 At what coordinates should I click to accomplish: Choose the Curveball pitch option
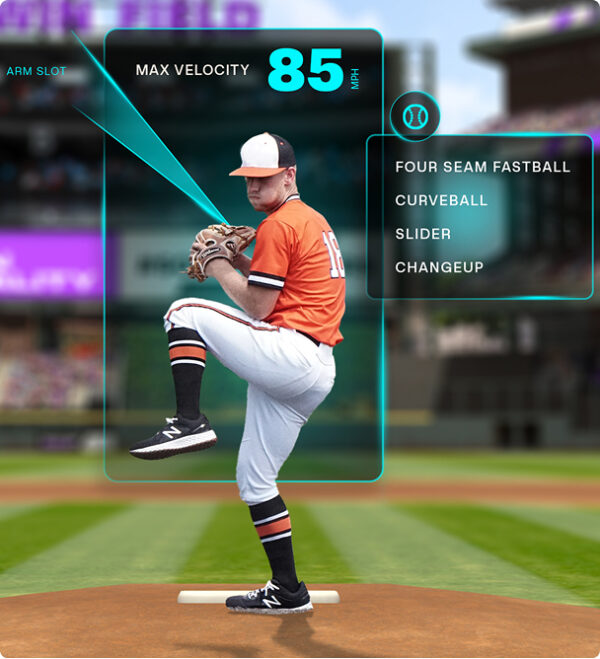tap(441, 200)
